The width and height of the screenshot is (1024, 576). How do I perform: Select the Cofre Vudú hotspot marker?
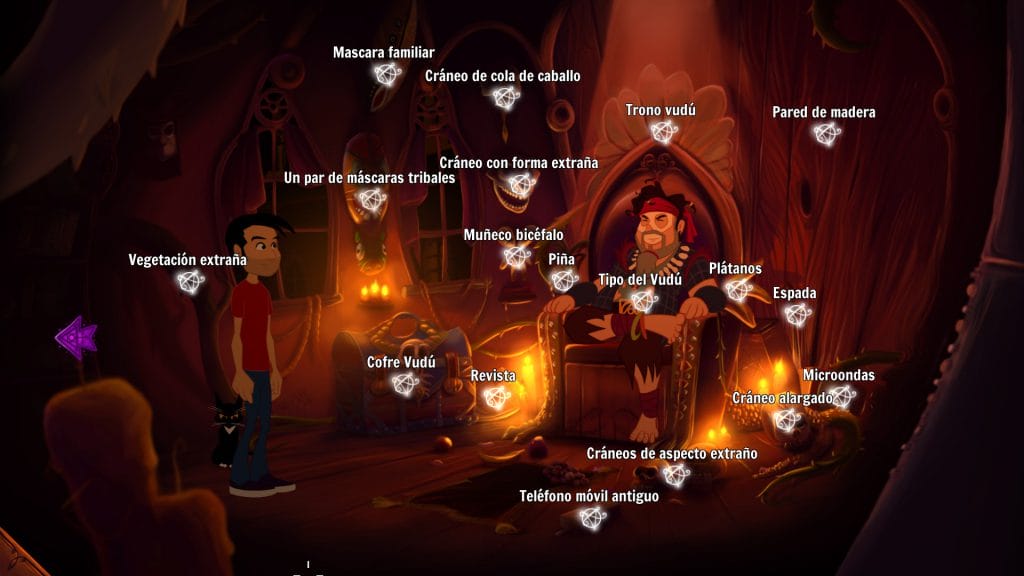tap(404, 383)
